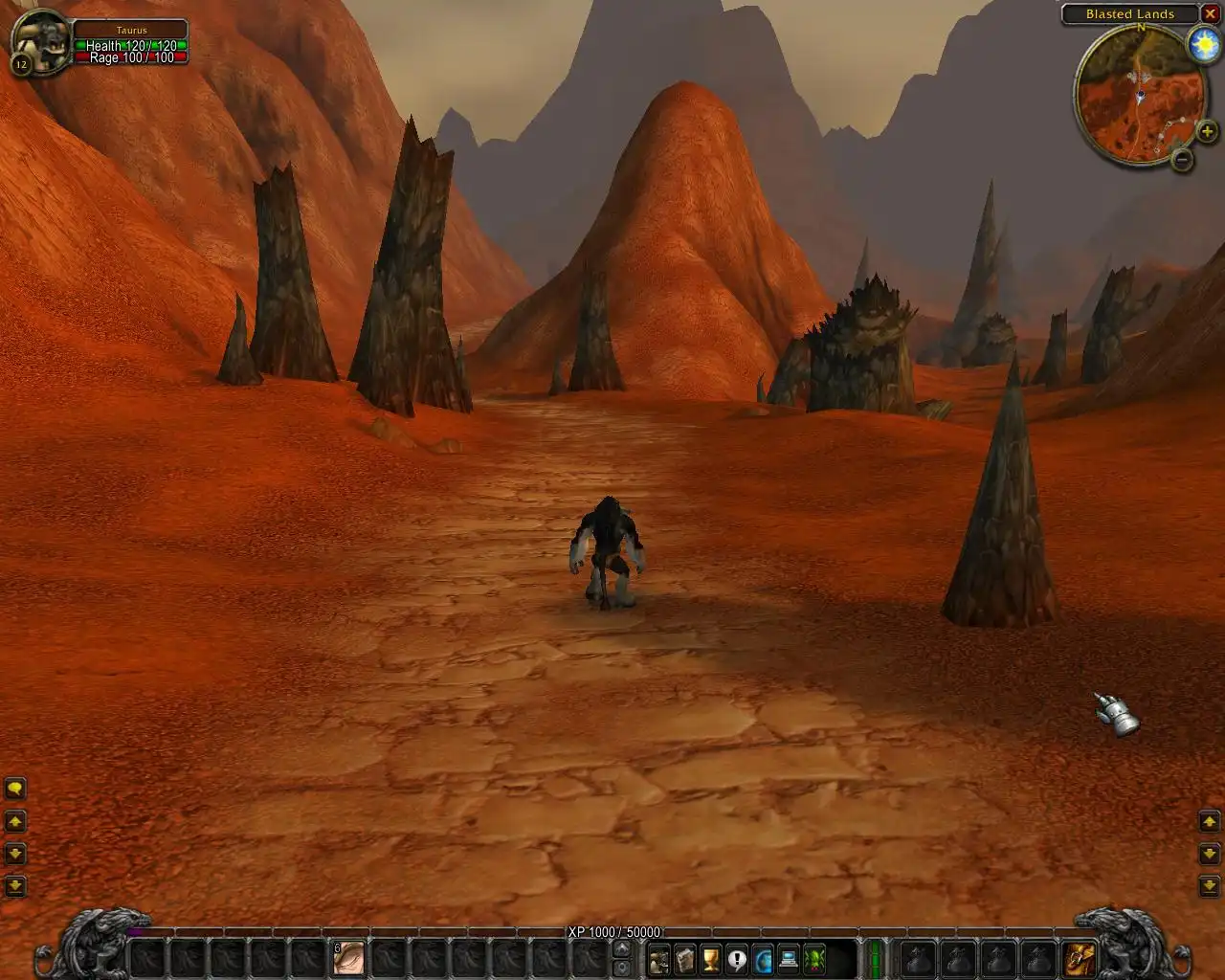Close the minimap with the X button

pos(1210,13)
